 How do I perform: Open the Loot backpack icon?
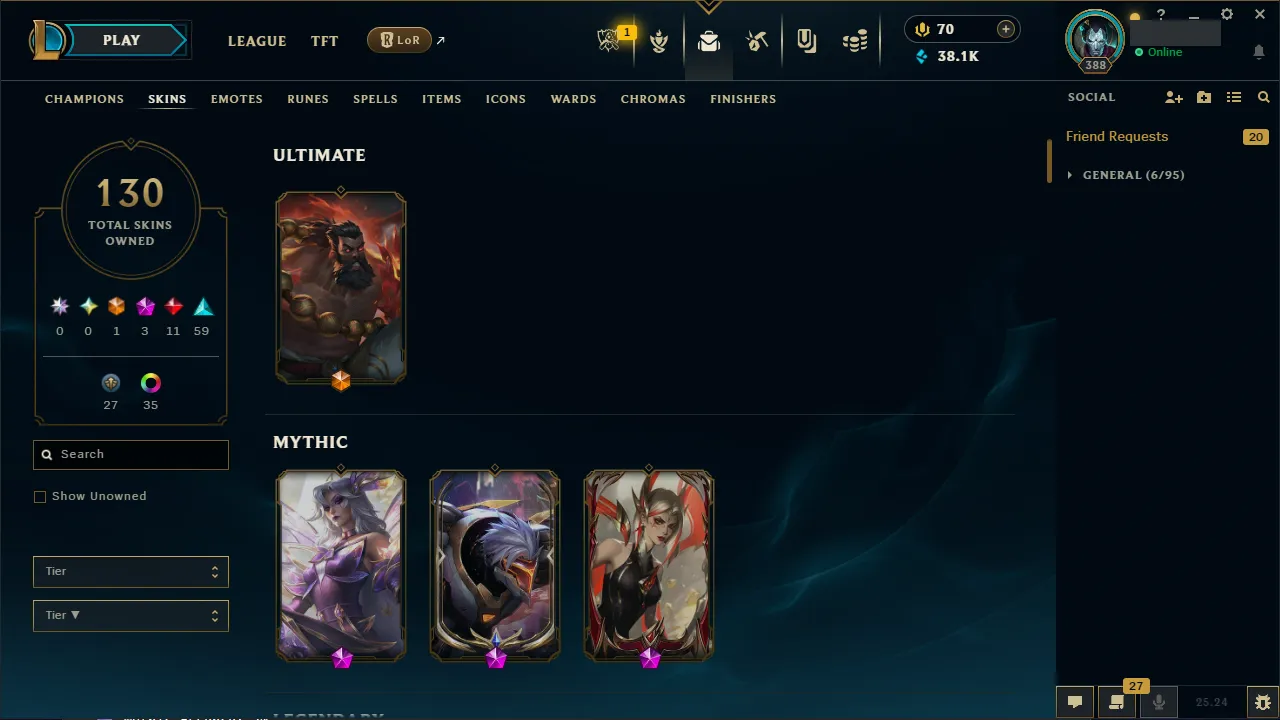tap(708, 41)
